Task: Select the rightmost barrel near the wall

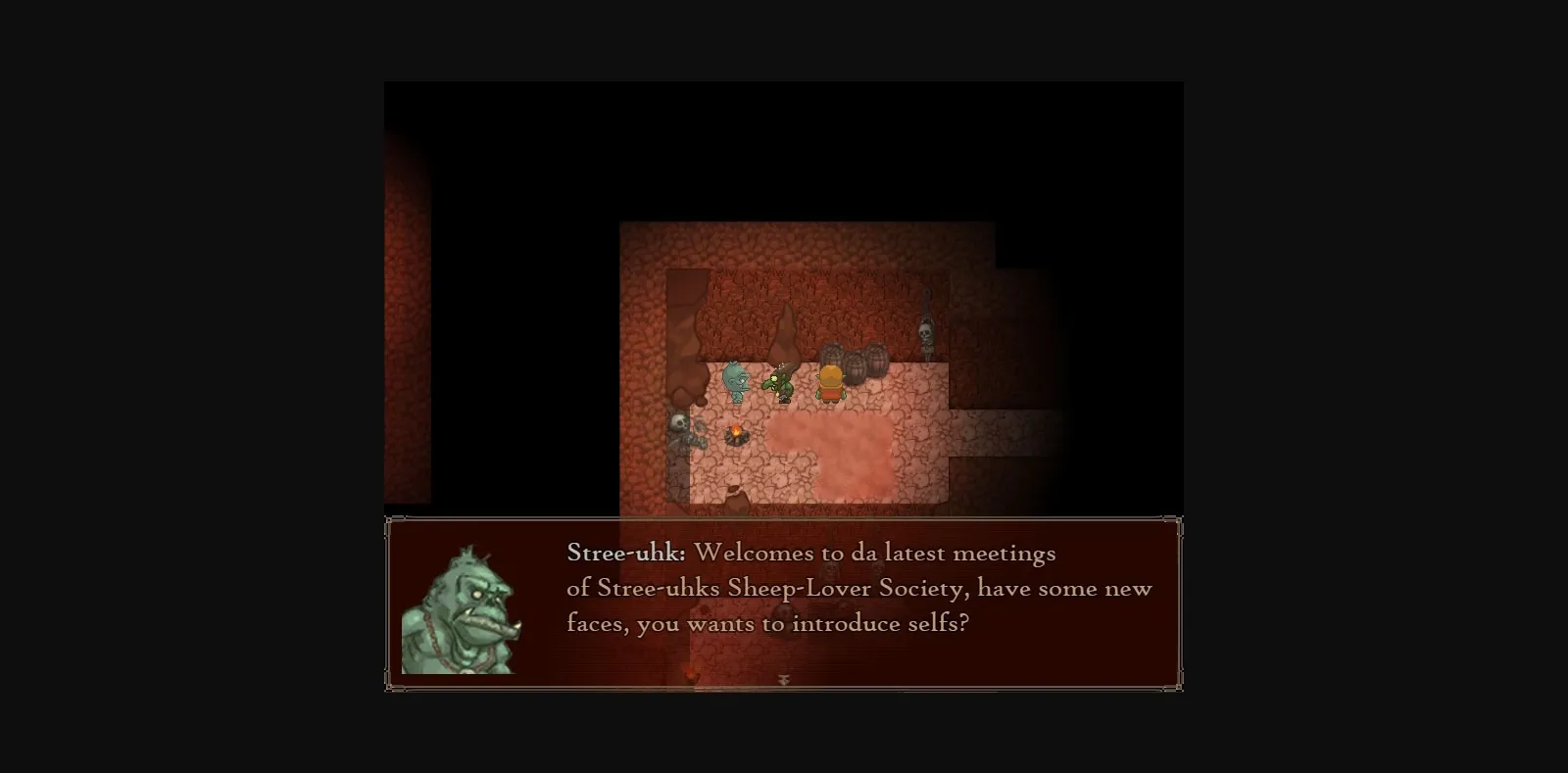Action: (x=876, y=361)
